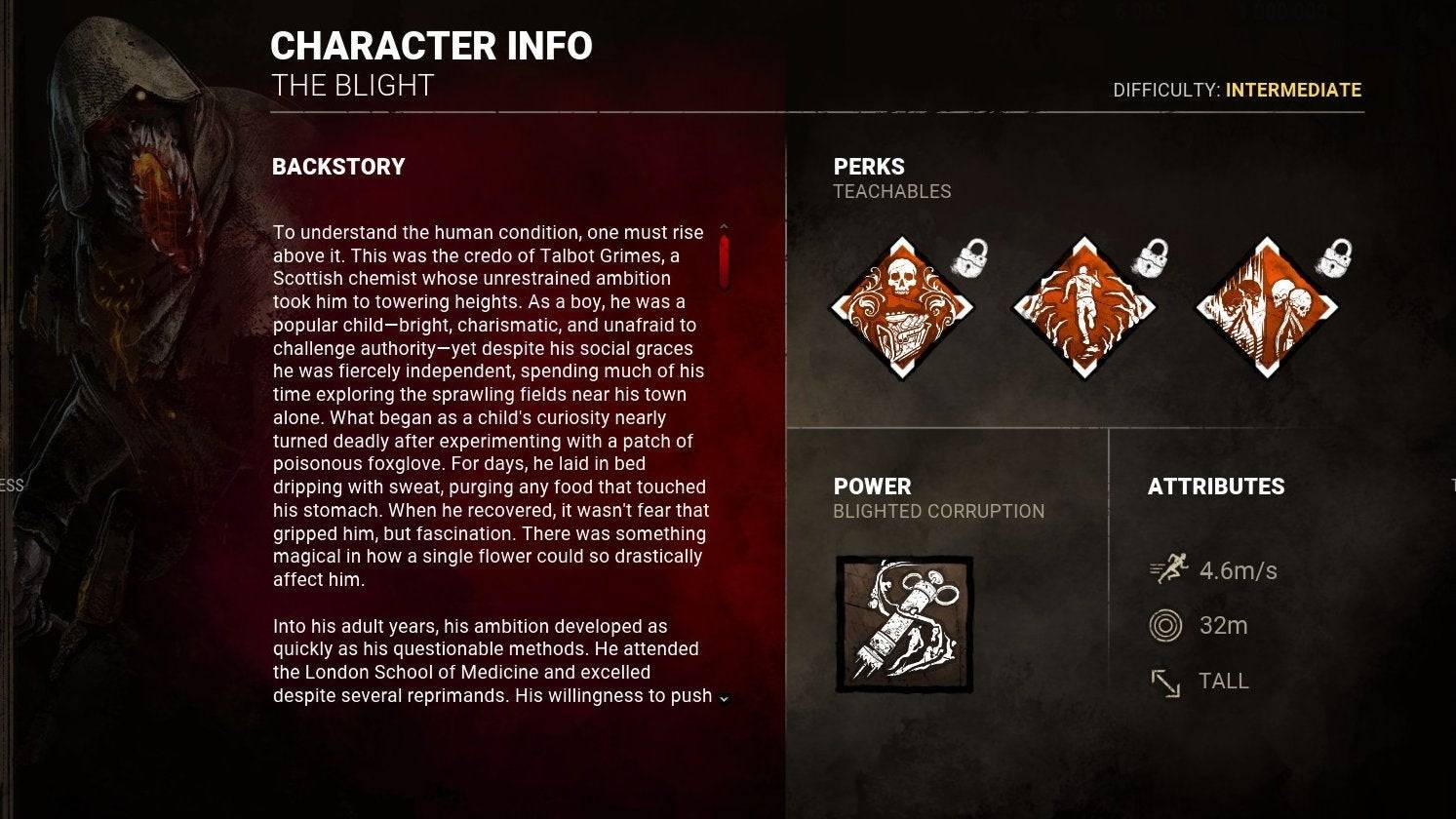The width and height of the screenshot is (1456, 819).
Task: Expand the backstory with the chevron arrow
Action: [x=722, y=701]
